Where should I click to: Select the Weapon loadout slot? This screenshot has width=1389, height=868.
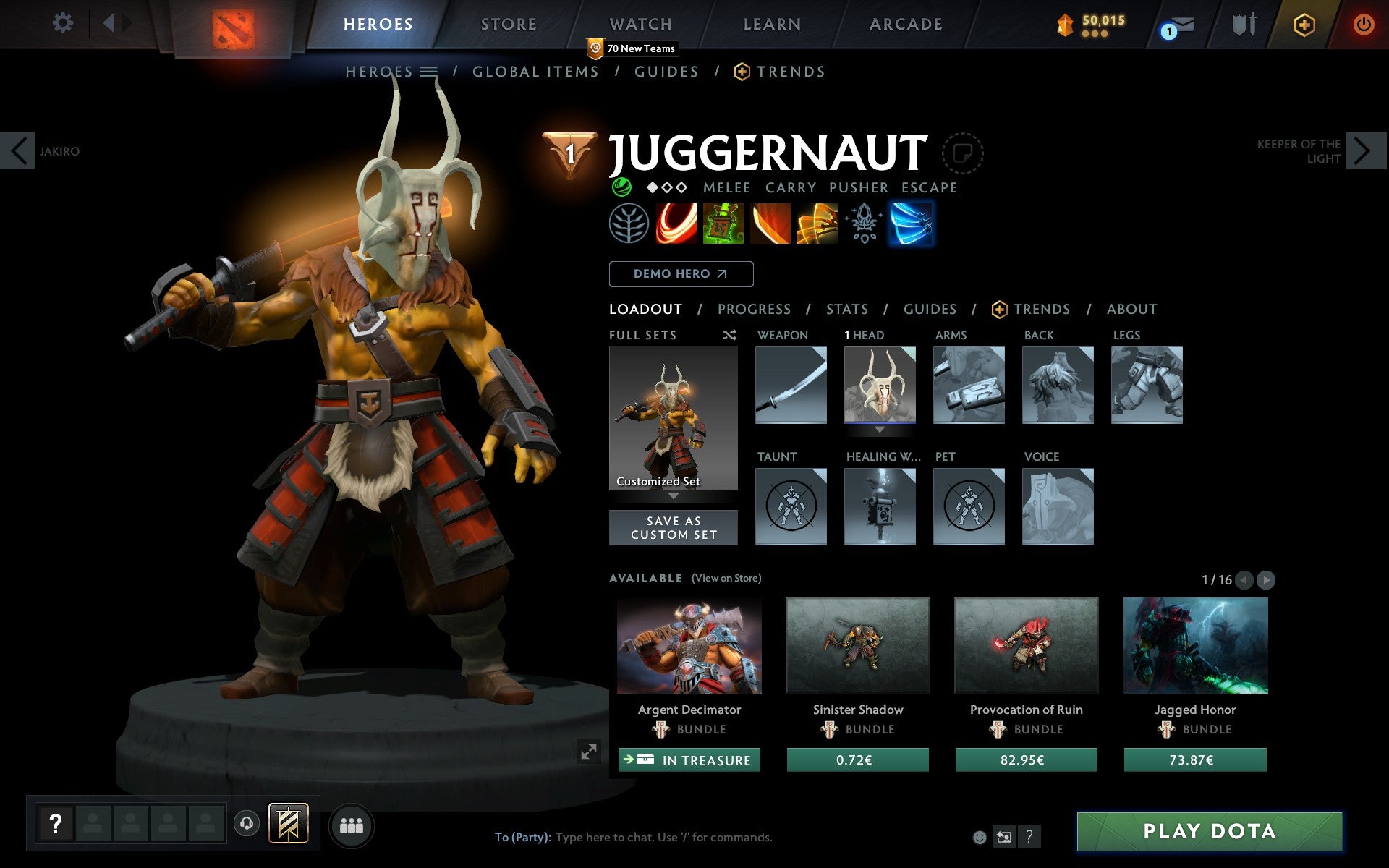pos(790,385)
